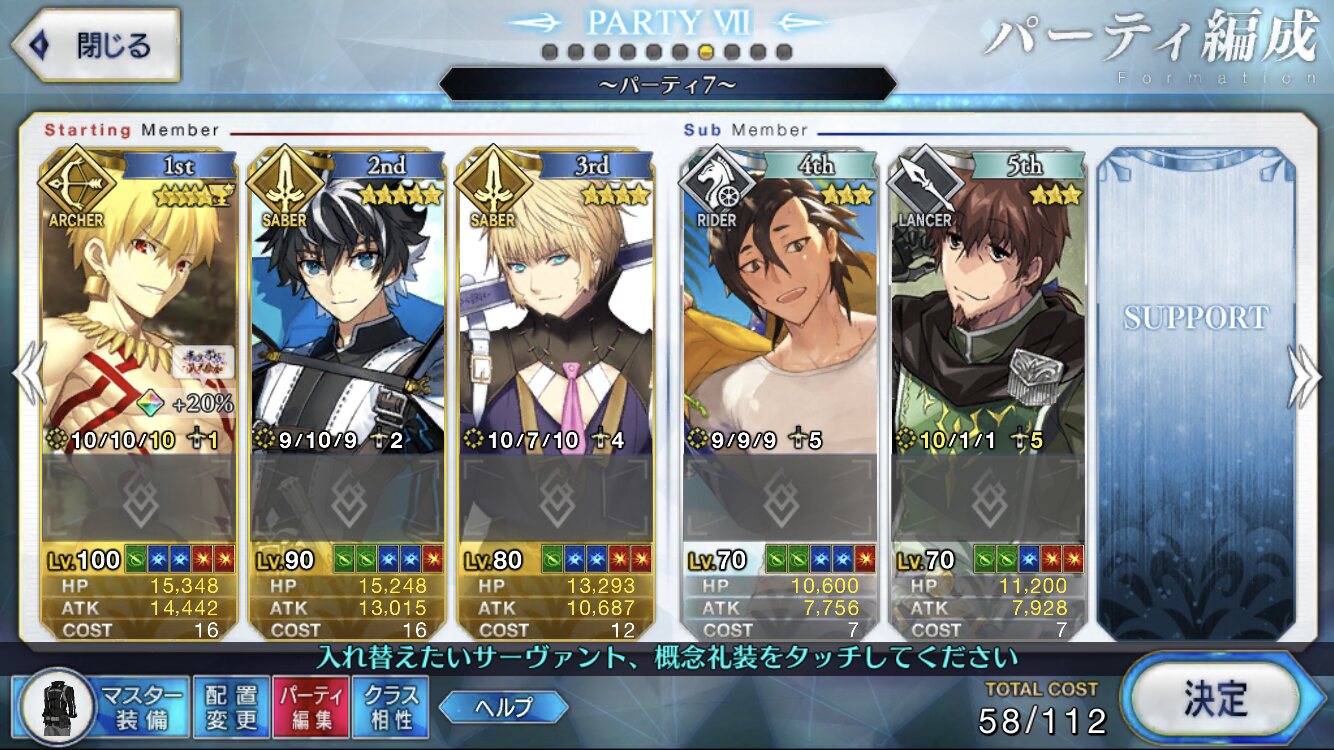The width and height of the screenshot is (1334, 750).
Task: Tap the 5th slot Lancer servant card
Action: point(988,300)
